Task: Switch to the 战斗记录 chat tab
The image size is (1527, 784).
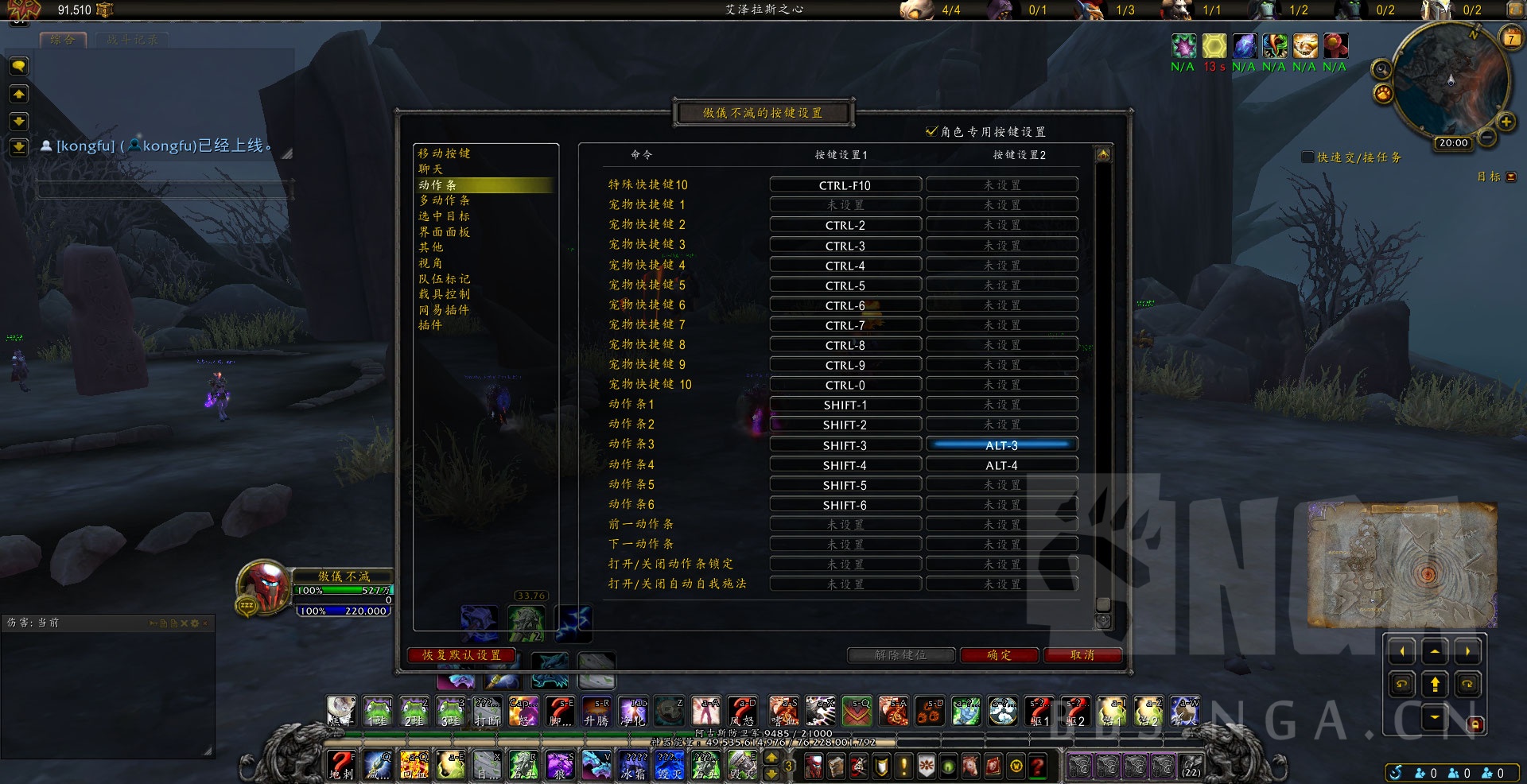Action: (132, 39)
